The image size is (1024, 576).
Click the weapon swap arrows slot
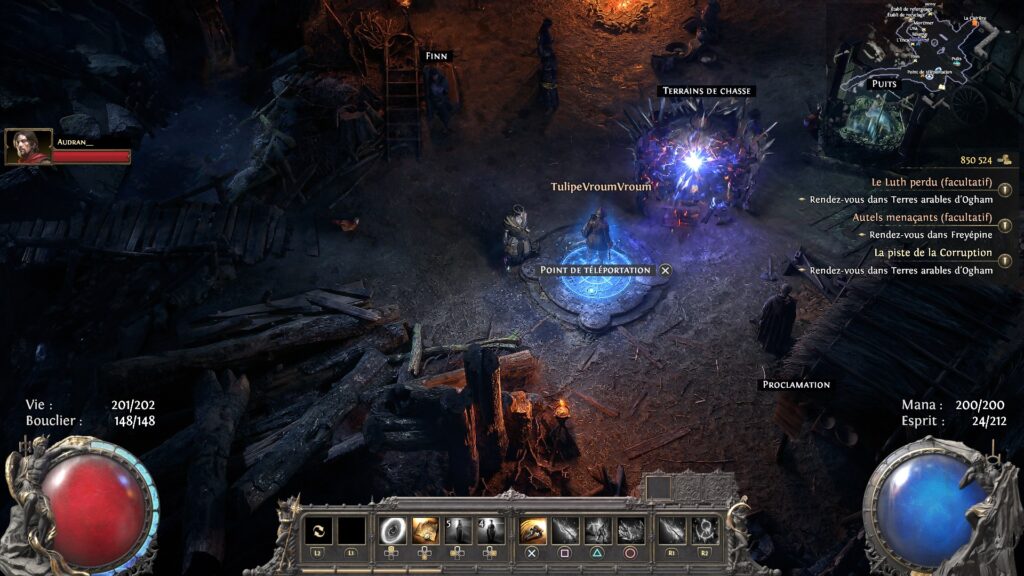[318, 530]
